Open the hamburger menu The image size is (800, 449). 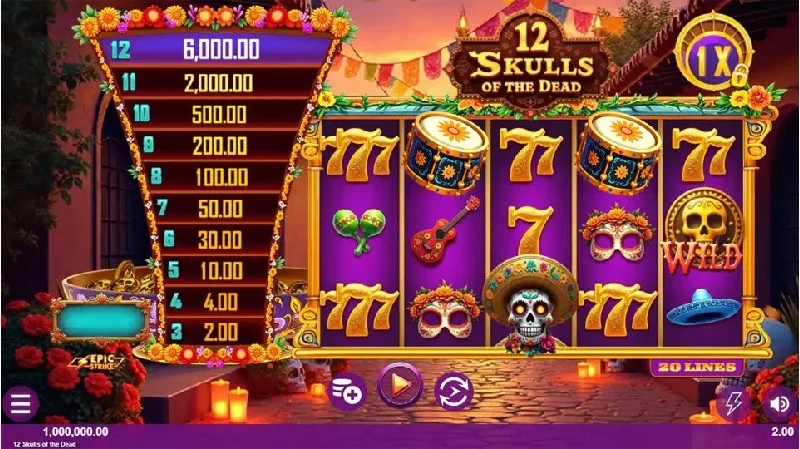20,403
